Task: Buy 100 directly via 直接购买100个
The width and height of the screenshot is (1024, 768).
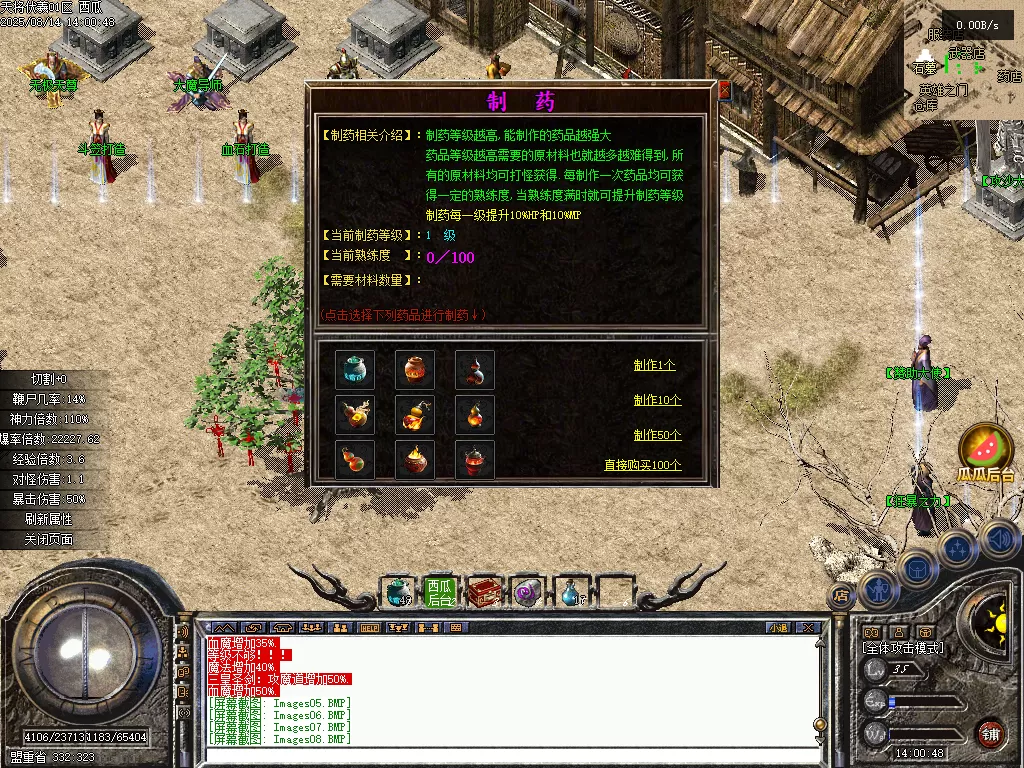Action: click(x=642, y=465)
